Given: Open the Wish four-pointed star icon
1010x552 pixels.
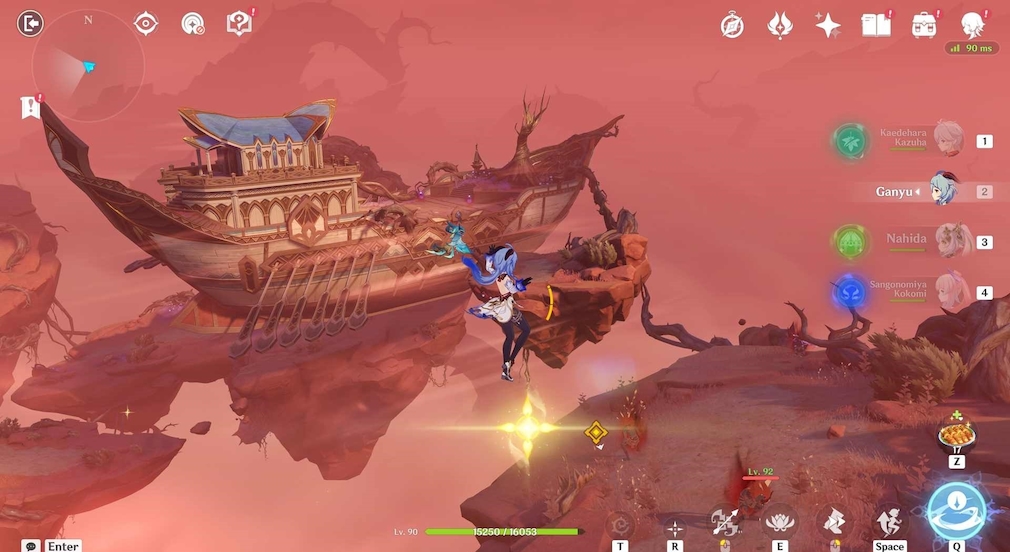Looking at the screenshot, I should pyautogui.click(x=828, y=26).
